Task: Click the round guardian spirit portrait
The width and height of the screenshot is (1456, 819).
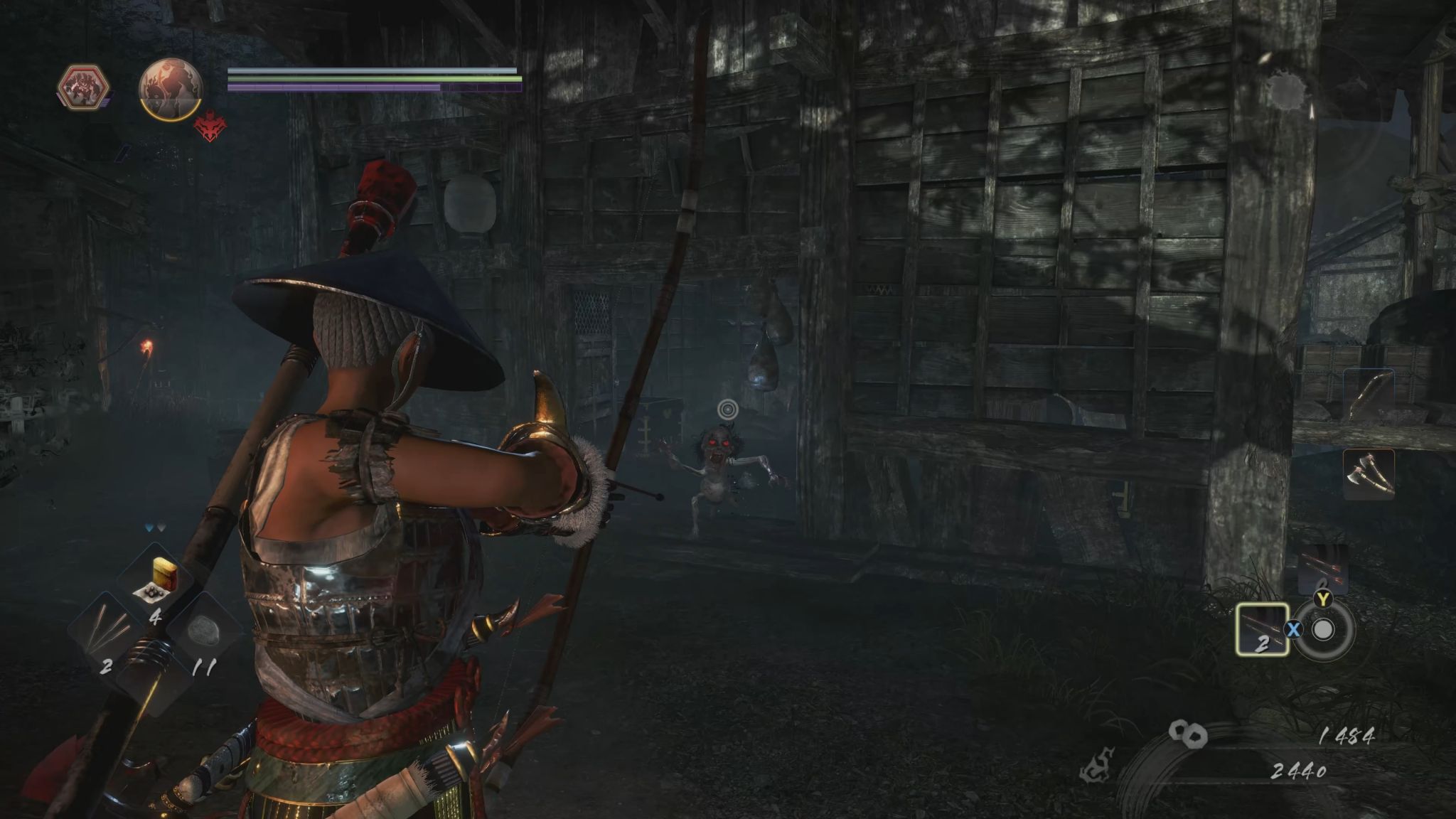Action: [171, 88]
